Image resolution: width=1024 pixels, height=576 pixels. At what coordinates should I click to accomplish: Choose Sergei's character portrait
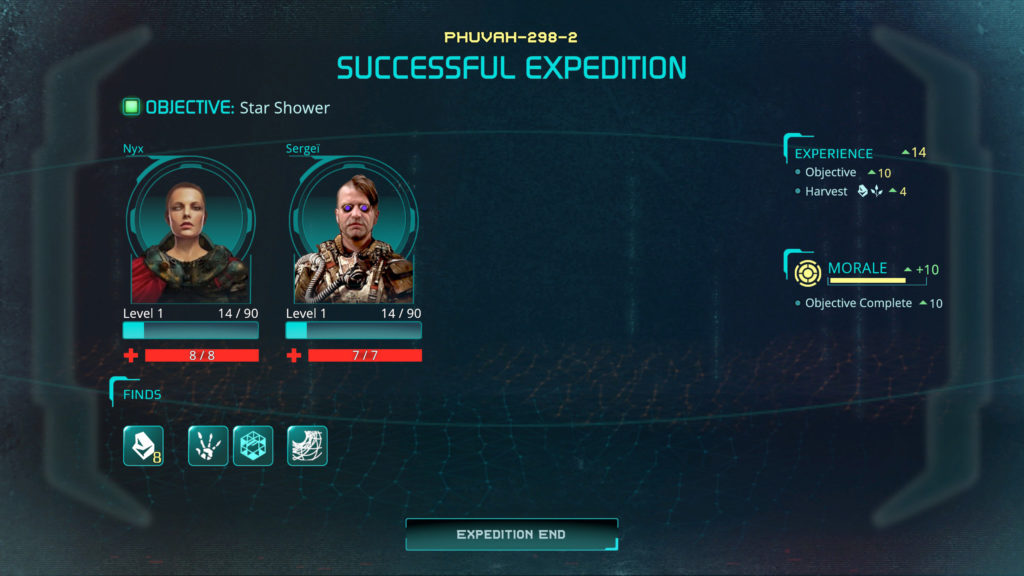click(x=353, y=235)
